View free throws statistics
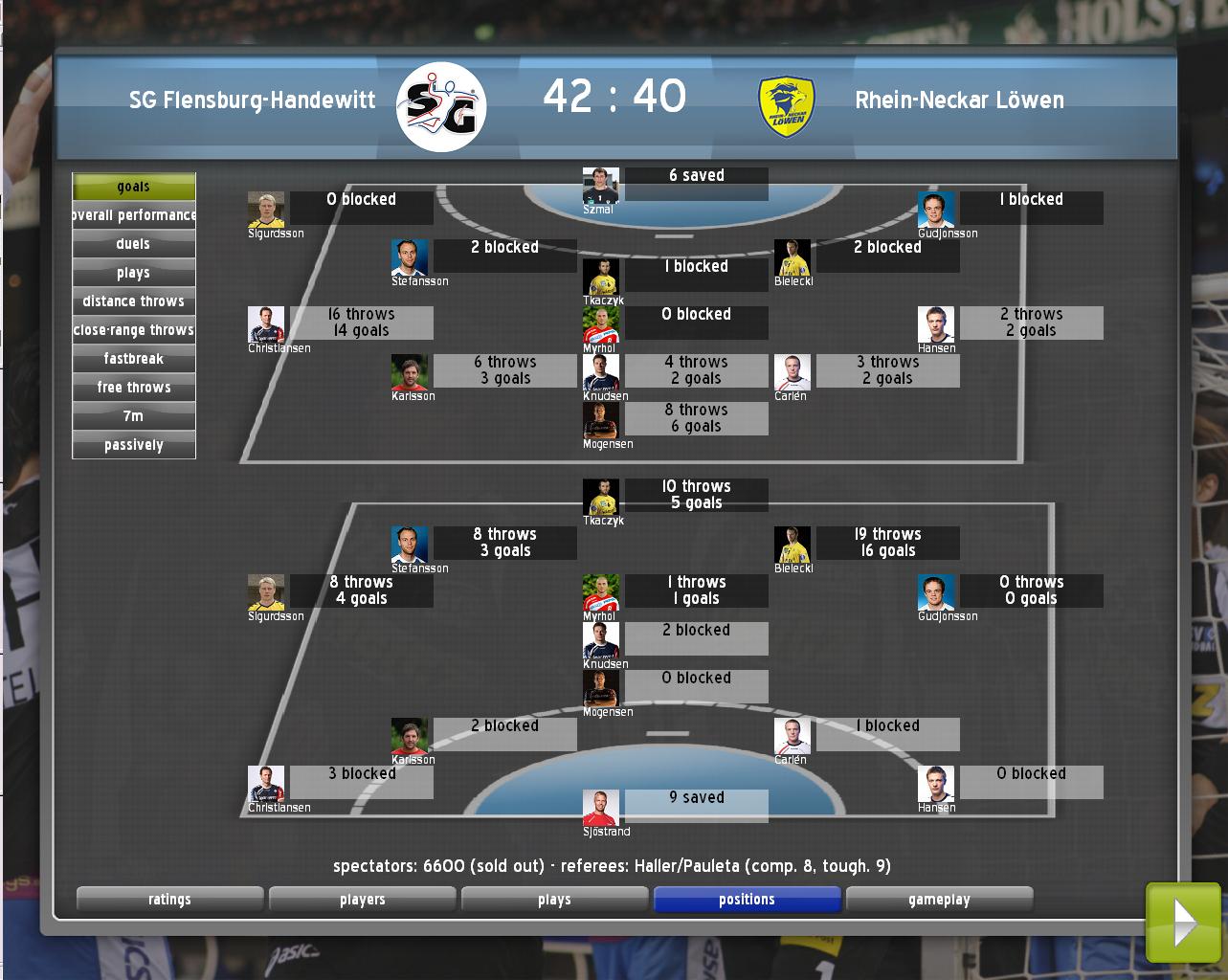The height and width of the screenshot is (980, 1228). click(x=134, y=388)
